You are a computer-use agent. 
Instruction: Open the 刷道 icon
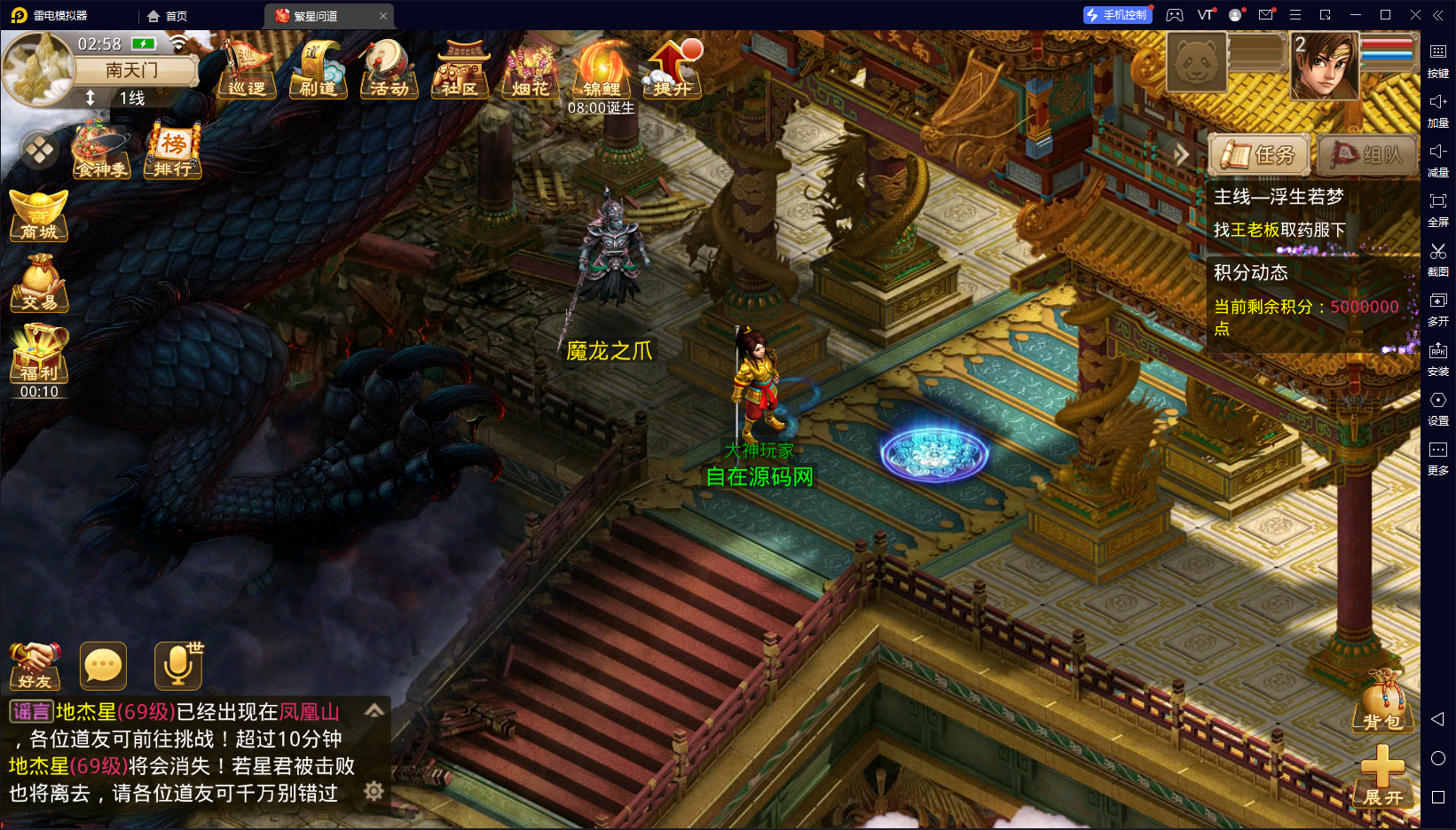(318, 69)
